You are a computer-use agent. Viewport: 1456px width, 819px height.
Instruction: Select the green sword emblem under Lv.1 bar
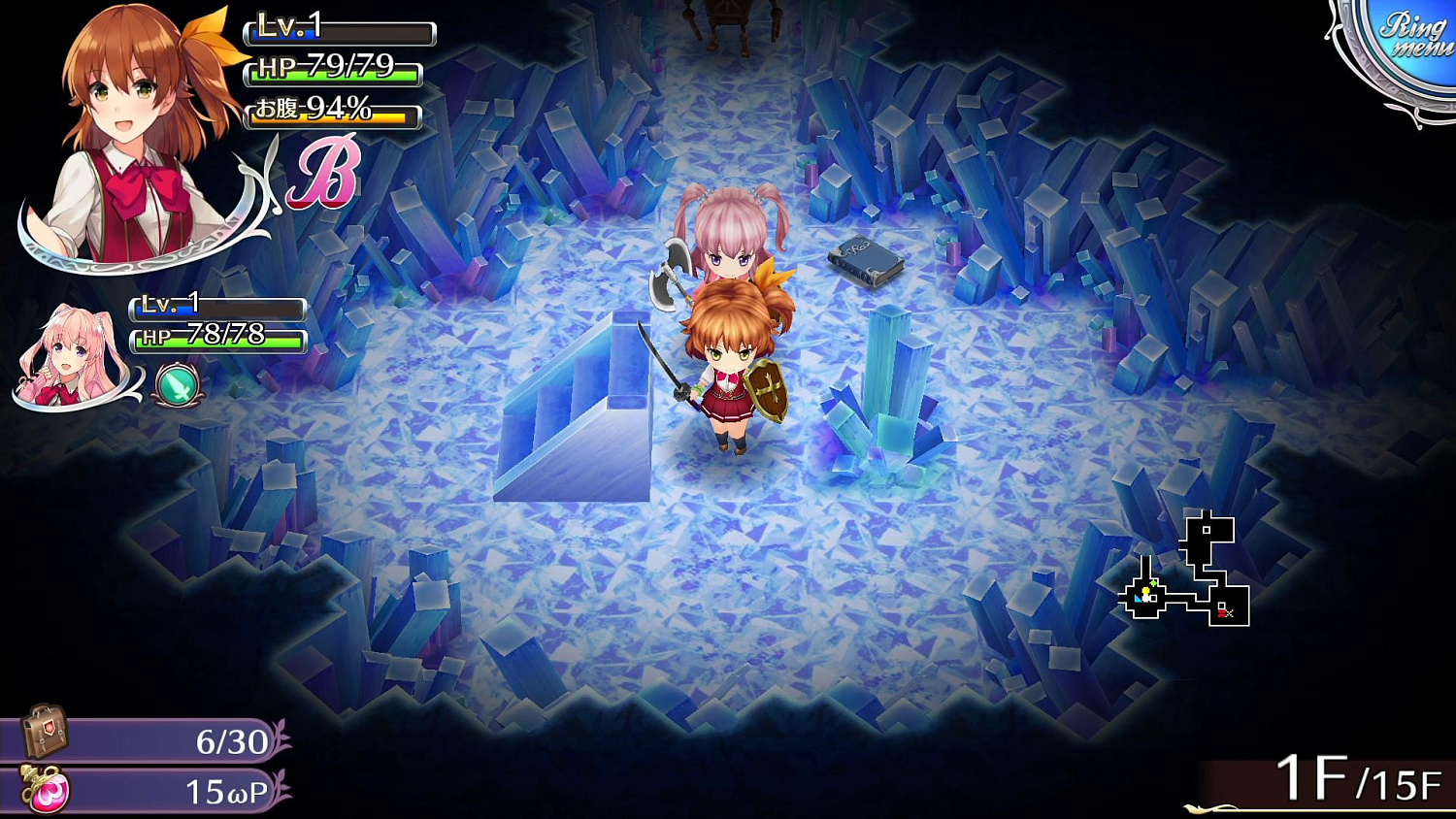click(x=175, y=384)
